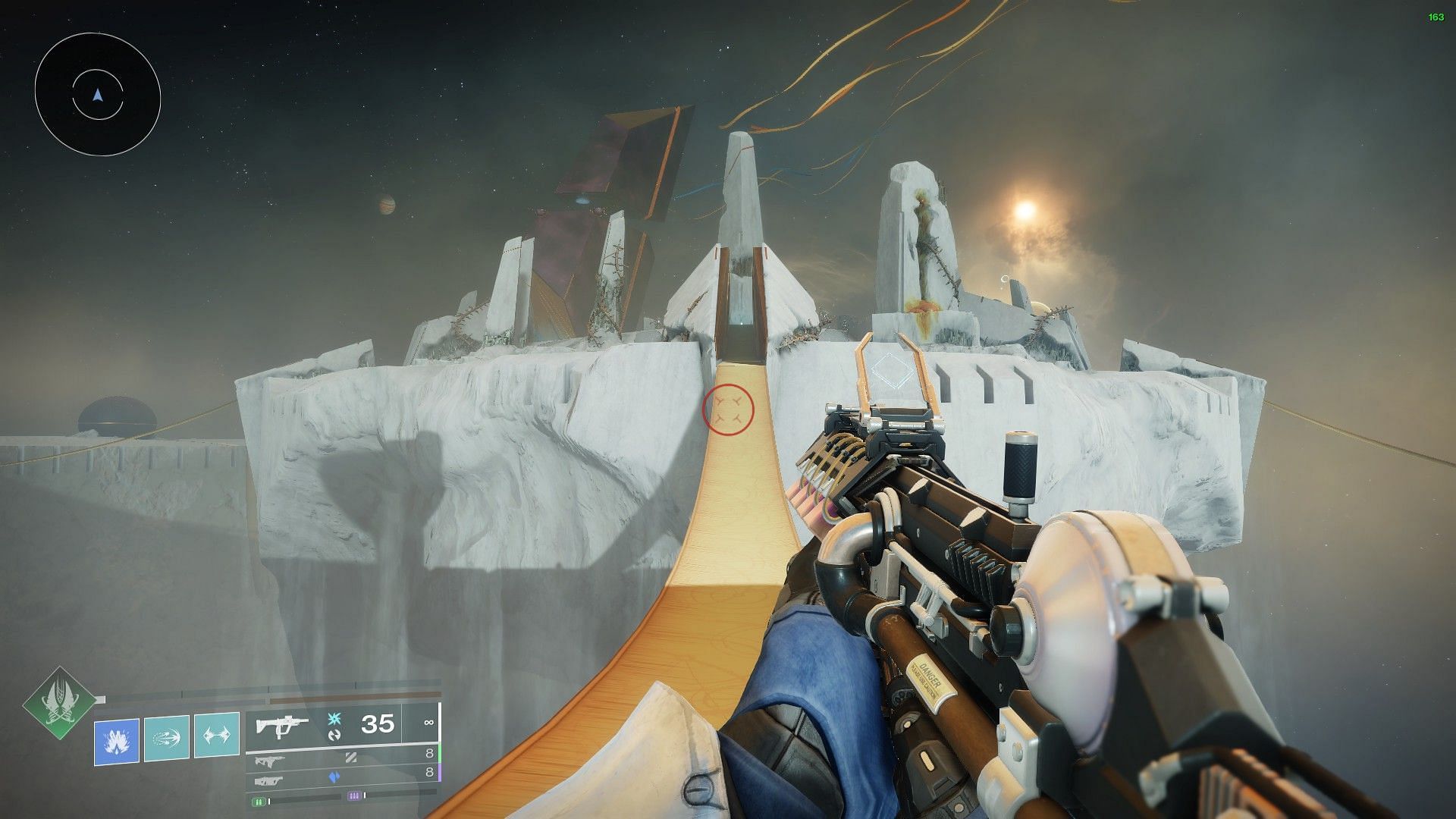Click the purple heavy ammo meter icon
The width and height of the screenshot is (1456, 819).
(x=353, y=796)
